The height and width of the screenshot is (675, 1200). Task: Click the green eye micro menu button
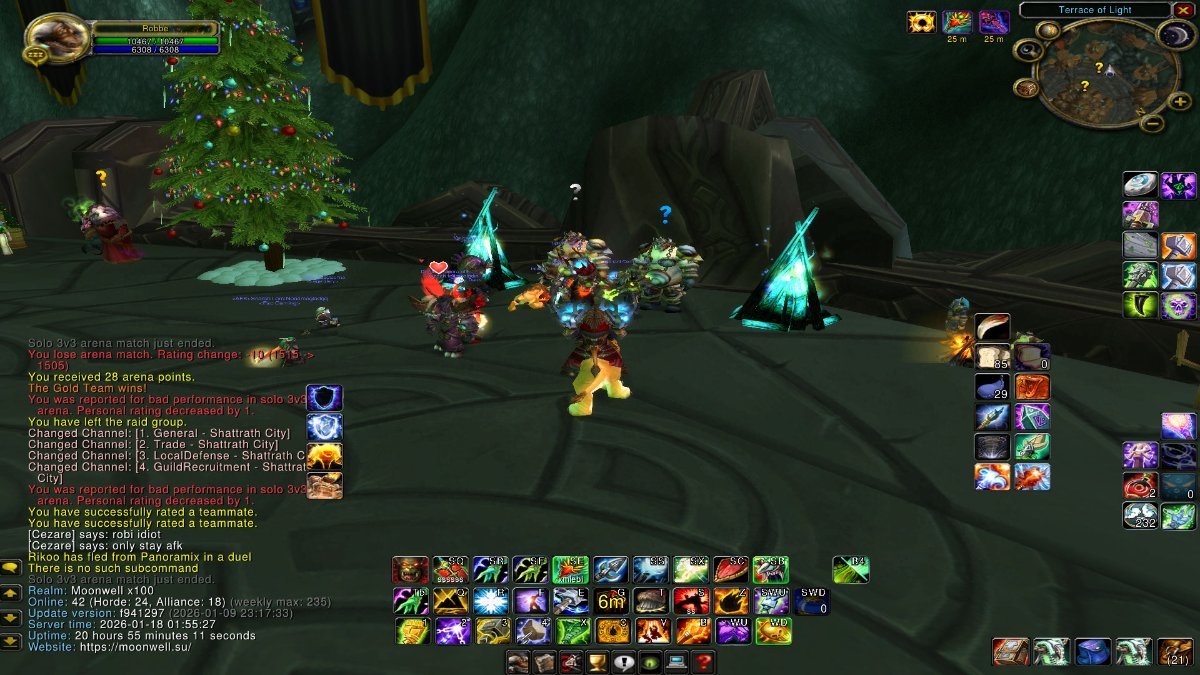tap(650, 661)
